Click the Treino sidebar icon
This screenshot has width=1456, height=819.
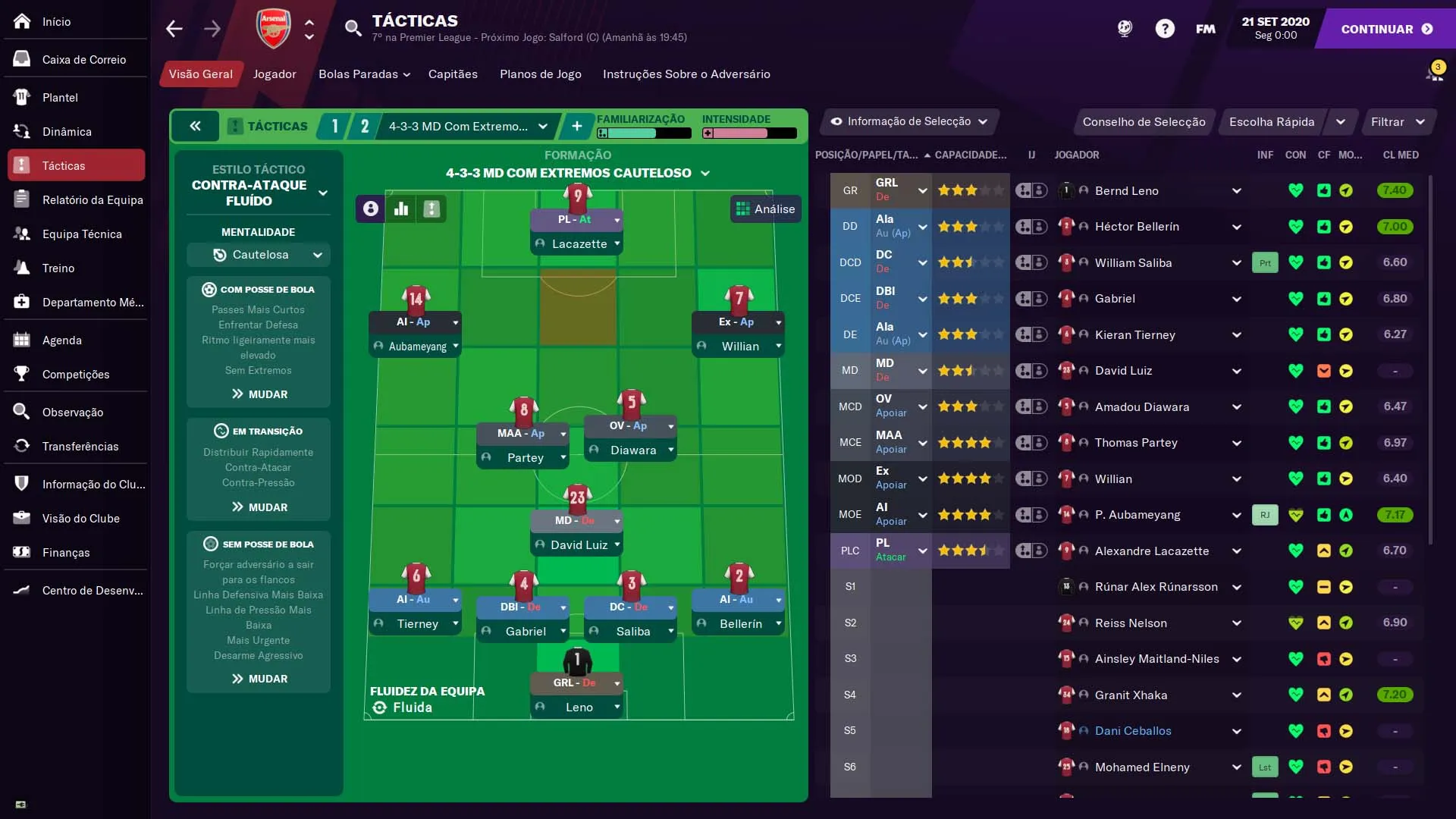coord(20,268)
